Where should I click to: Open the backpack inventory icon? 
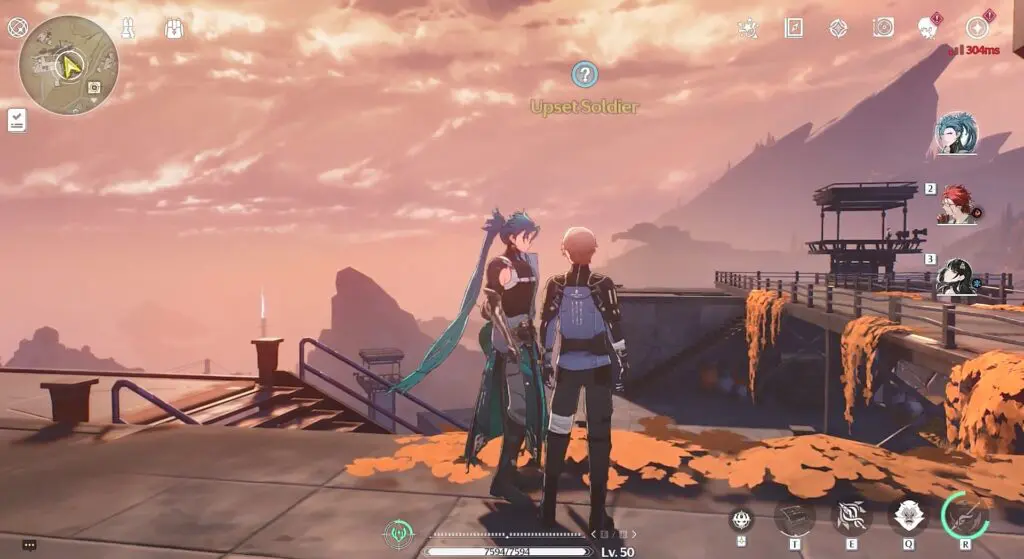tap(173, 28)
